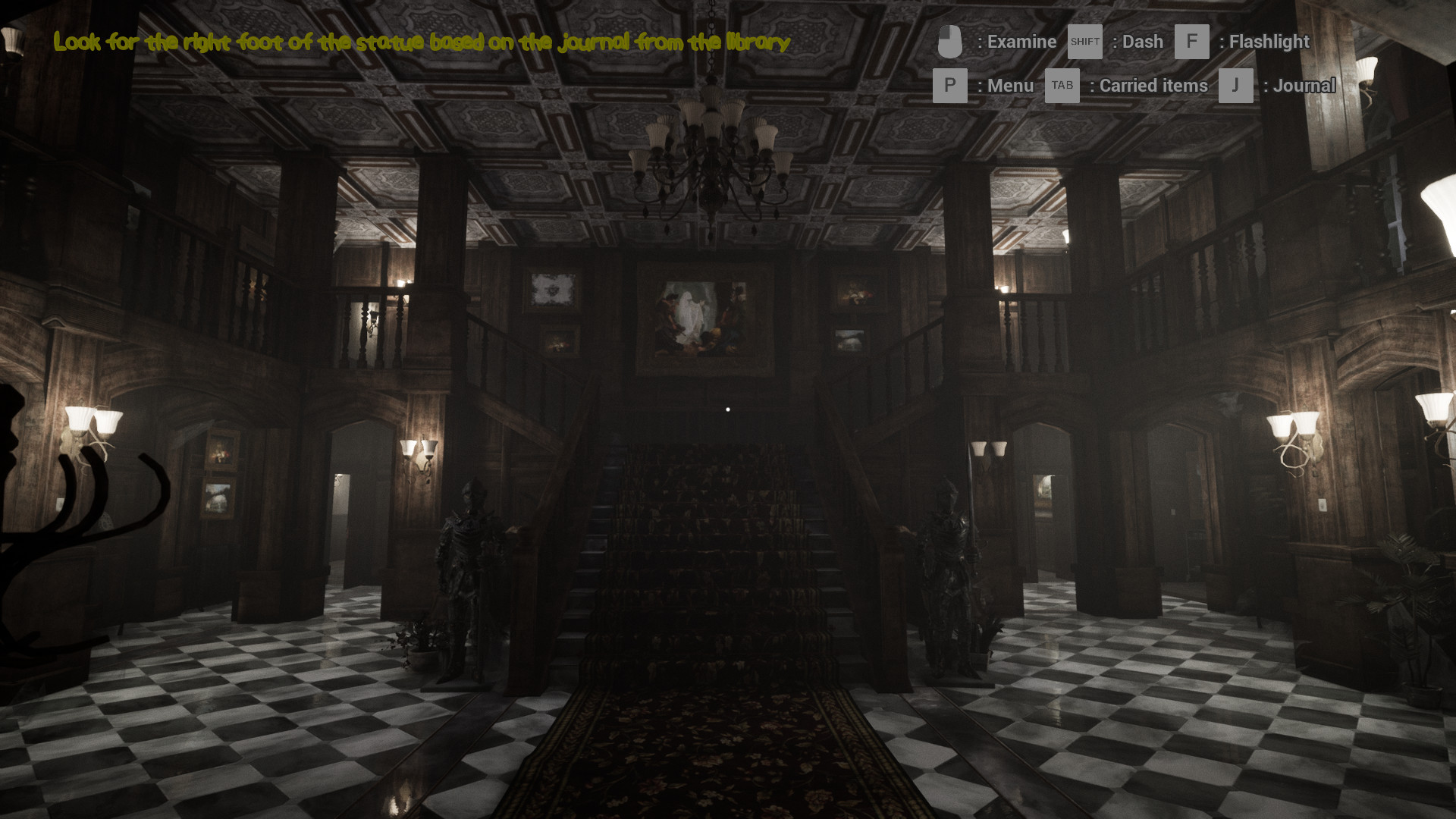Click the TAB key Carried items icon
The image size is (1456, 819).
pos(1061,86)
